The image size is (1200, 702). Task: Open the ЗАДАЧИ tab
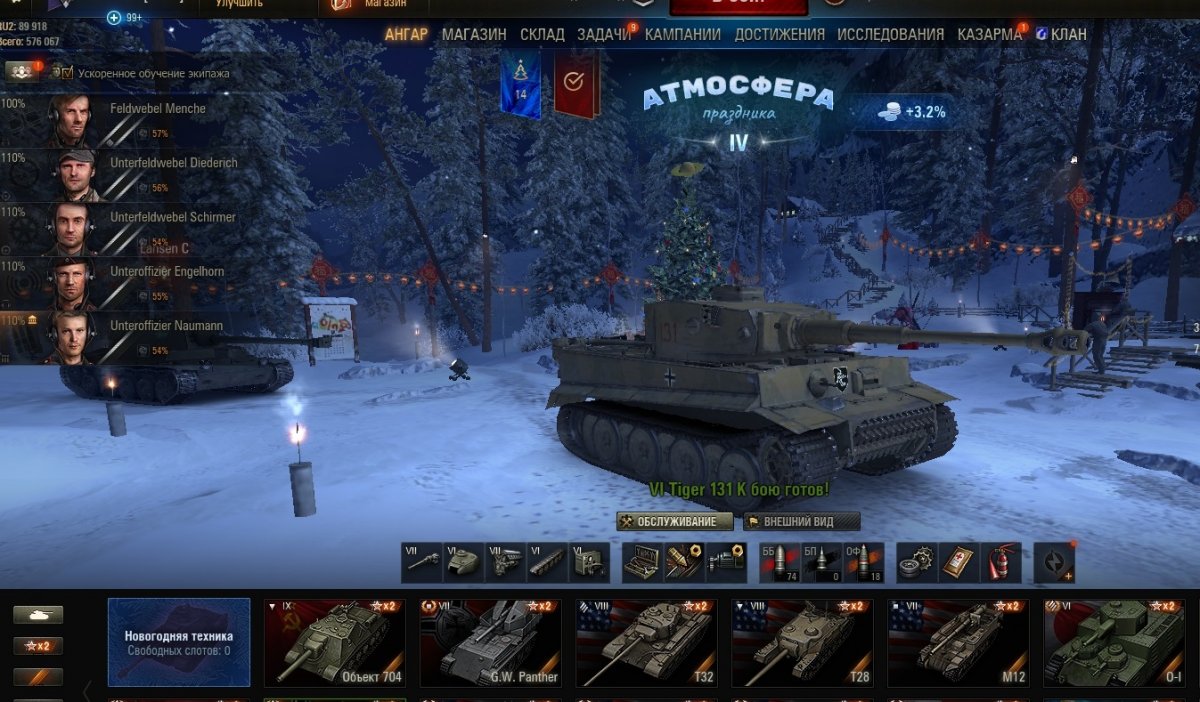pos(604,34)
